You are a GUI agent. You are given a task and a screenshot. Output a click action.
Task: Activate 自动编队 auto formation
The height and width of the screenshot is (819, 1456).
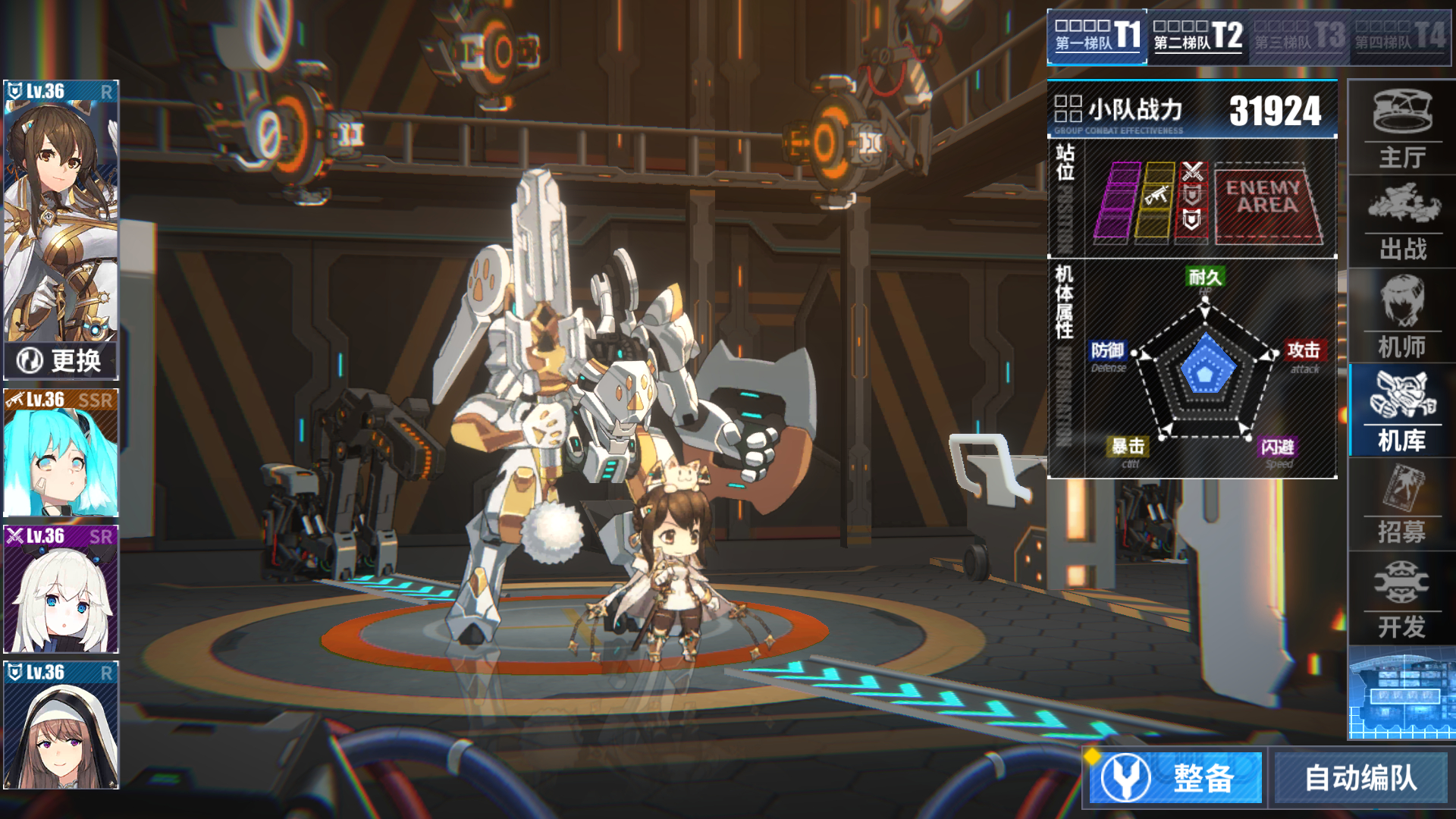pyautogui.click(x=1360, y=777)
